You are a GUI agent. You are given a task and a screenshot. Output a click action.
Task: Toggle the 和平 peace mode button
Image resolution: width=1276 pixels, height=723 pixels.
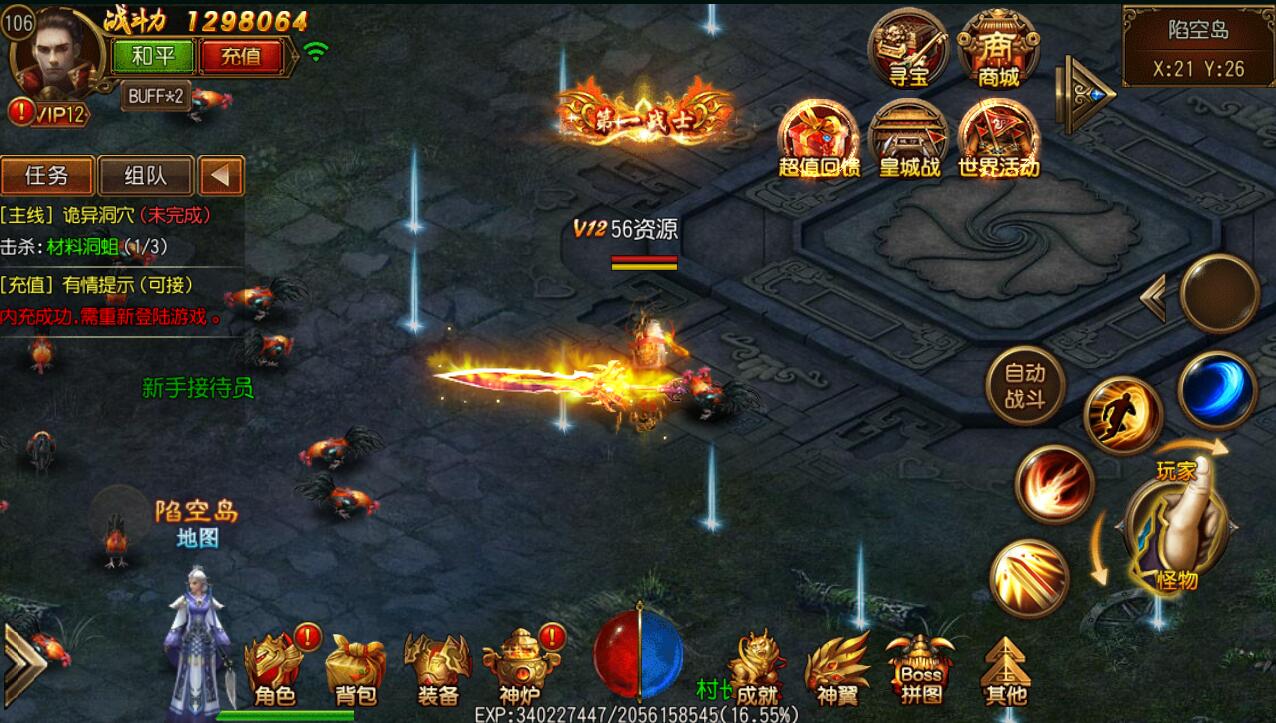tap(153, 56)
